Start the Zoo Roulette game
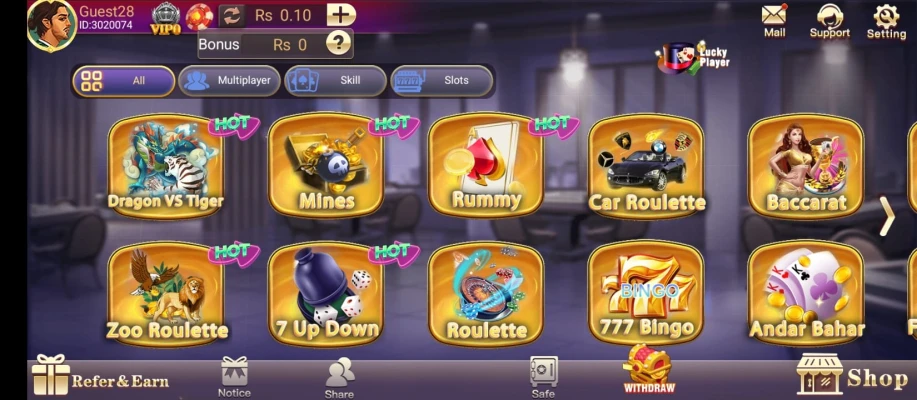The width and height of the screenshot is (917, 400). [x=166, y=293]
